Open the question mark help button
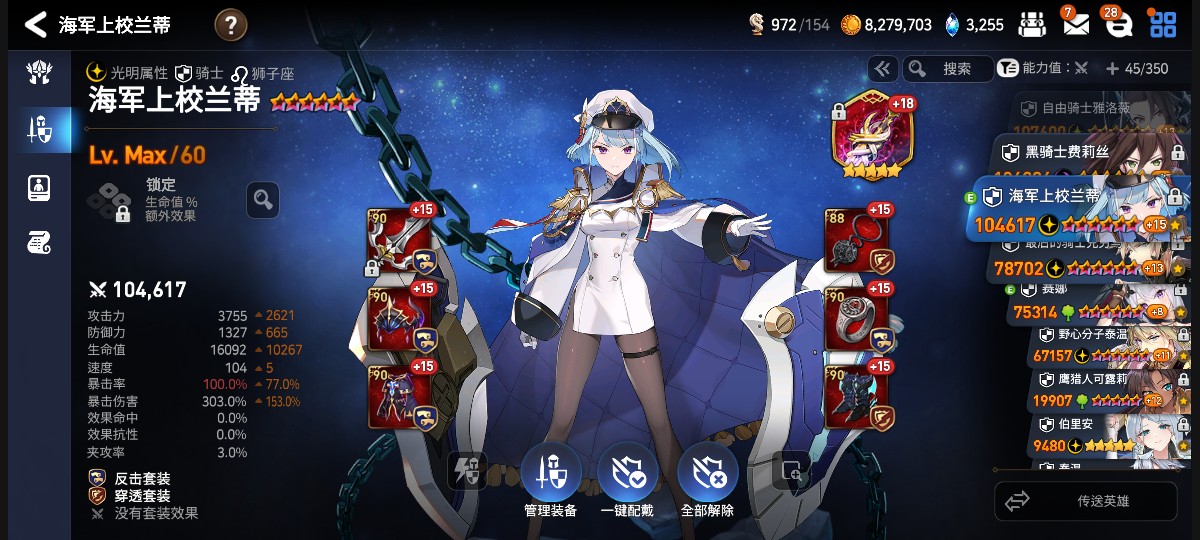The height and width of the screenshot is (540, 1200). 230,25
